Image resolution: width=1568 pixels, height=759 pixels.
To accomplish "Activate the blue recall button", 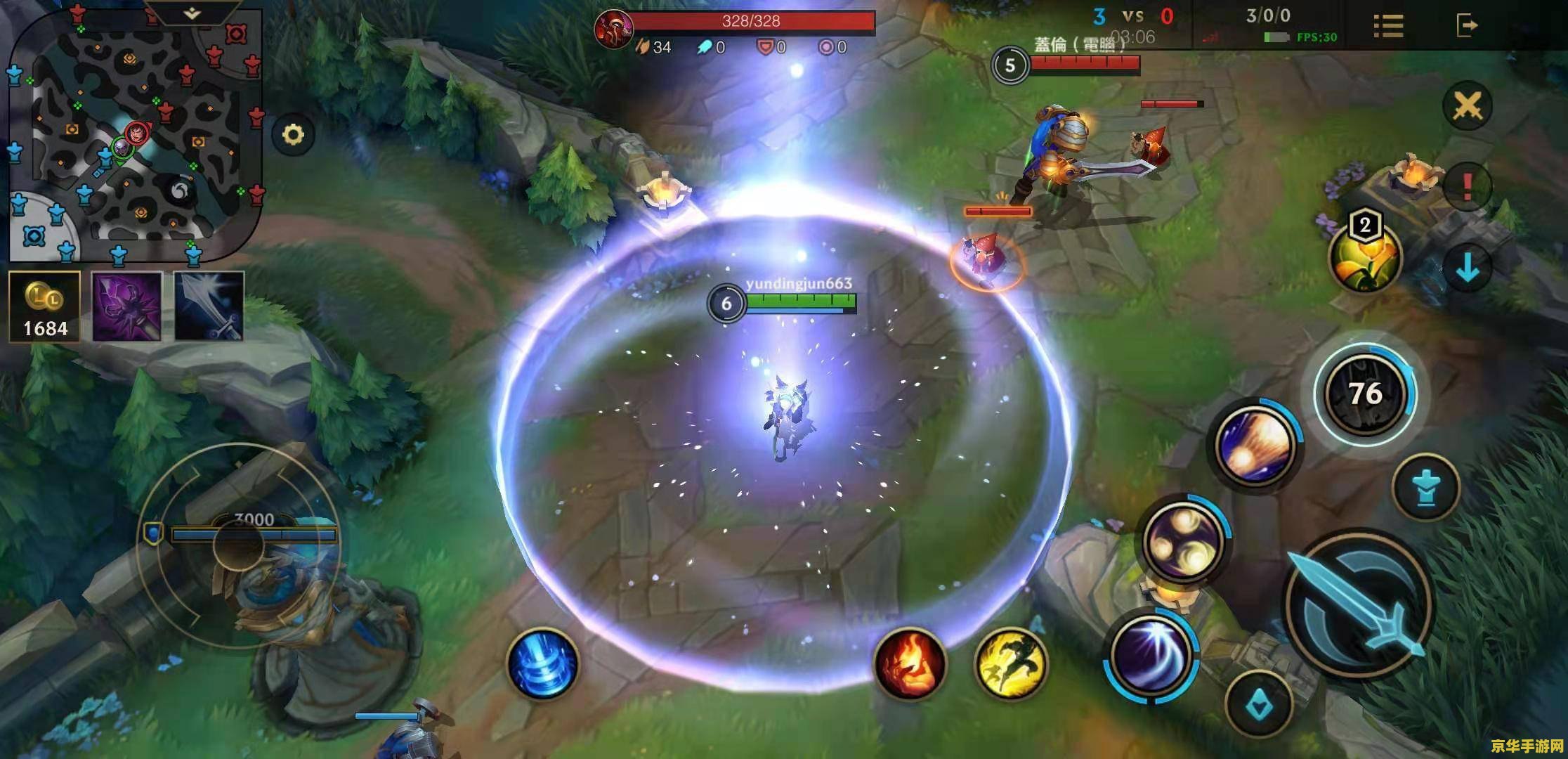I will pyautogui.click(x=542, y=663).
